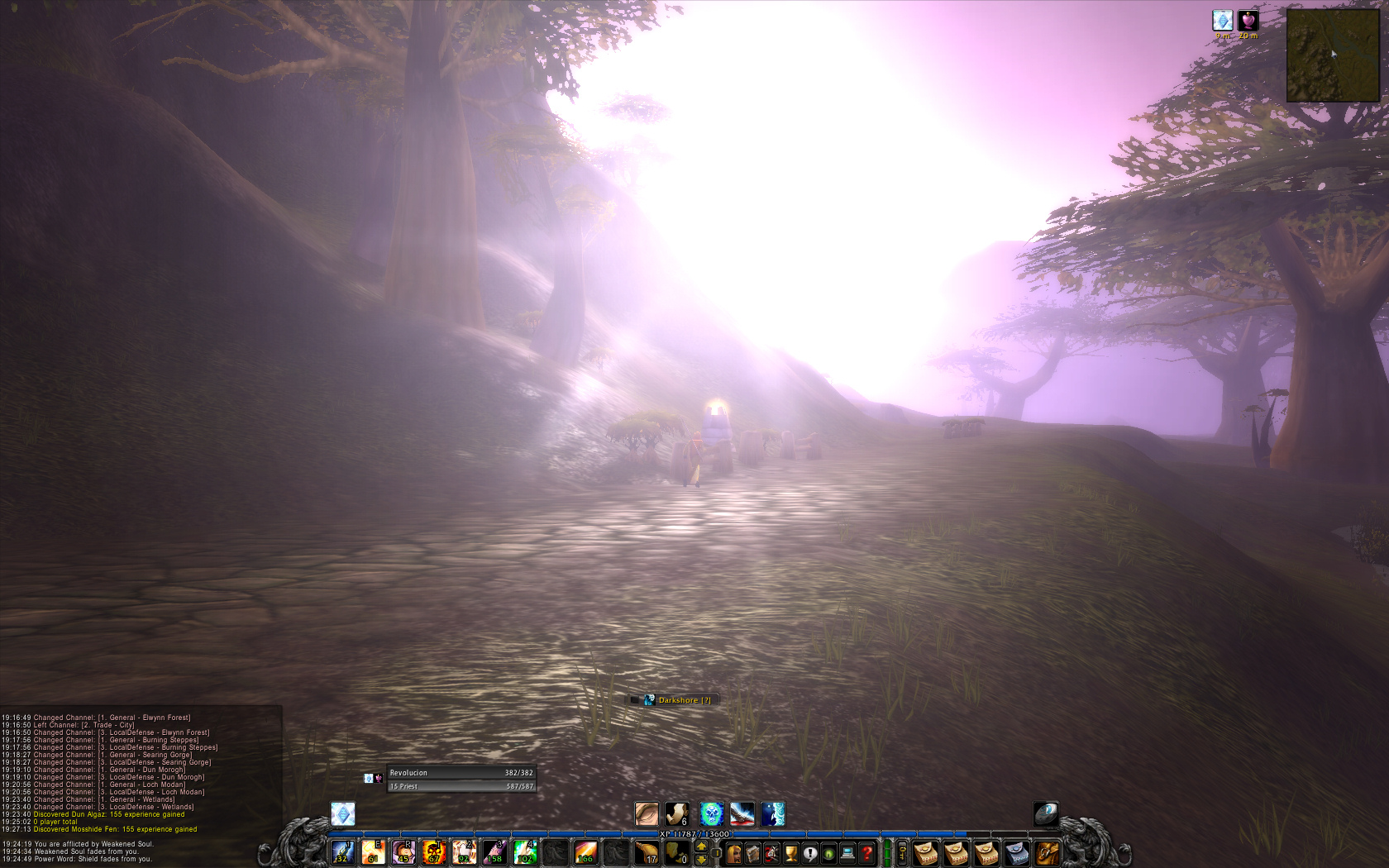Open the quest log exclamation button
Image resolution: width=1389 pixels, height=868 pixels.
coord(810,852)
